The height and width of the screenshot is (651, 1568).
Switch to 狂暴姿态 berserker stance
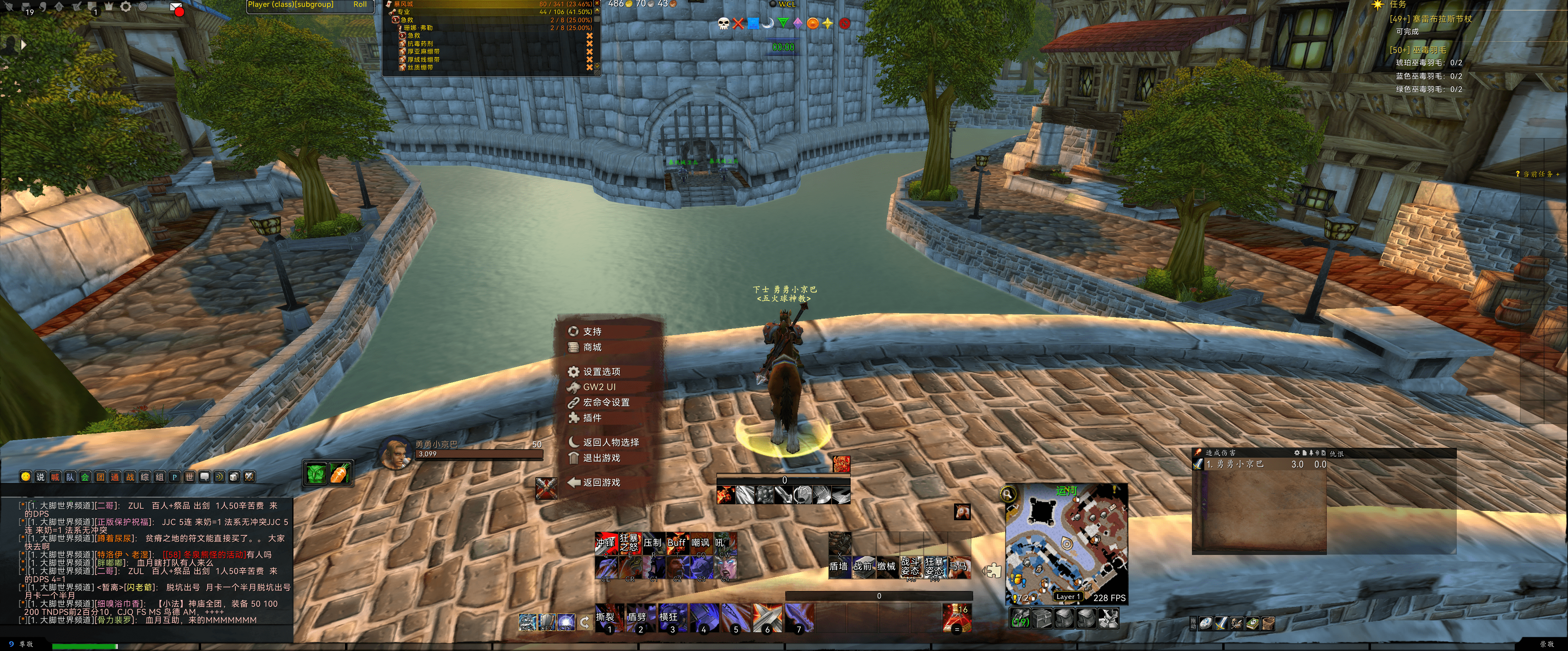934,566
